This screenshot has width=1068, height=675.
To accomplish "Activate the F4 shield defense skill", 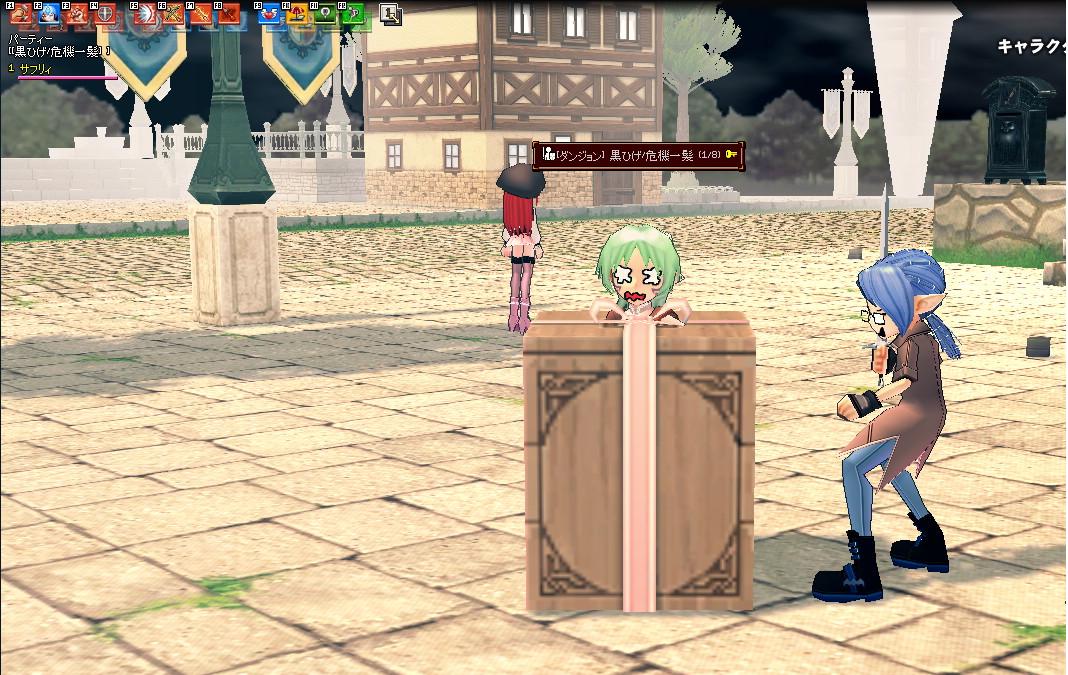I will coord(103,15).
